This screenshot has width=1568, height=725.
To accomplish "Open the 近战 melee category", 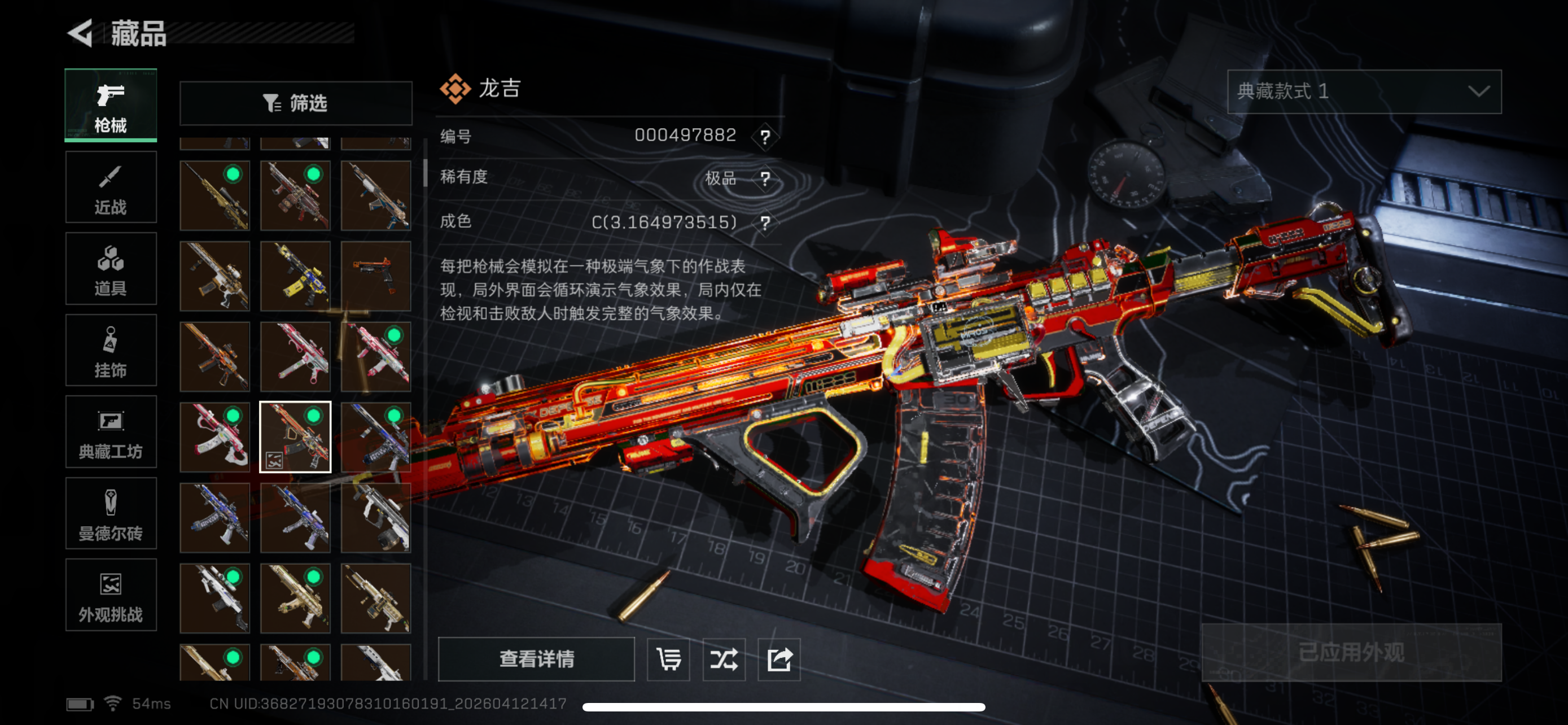I will point(111,187).
